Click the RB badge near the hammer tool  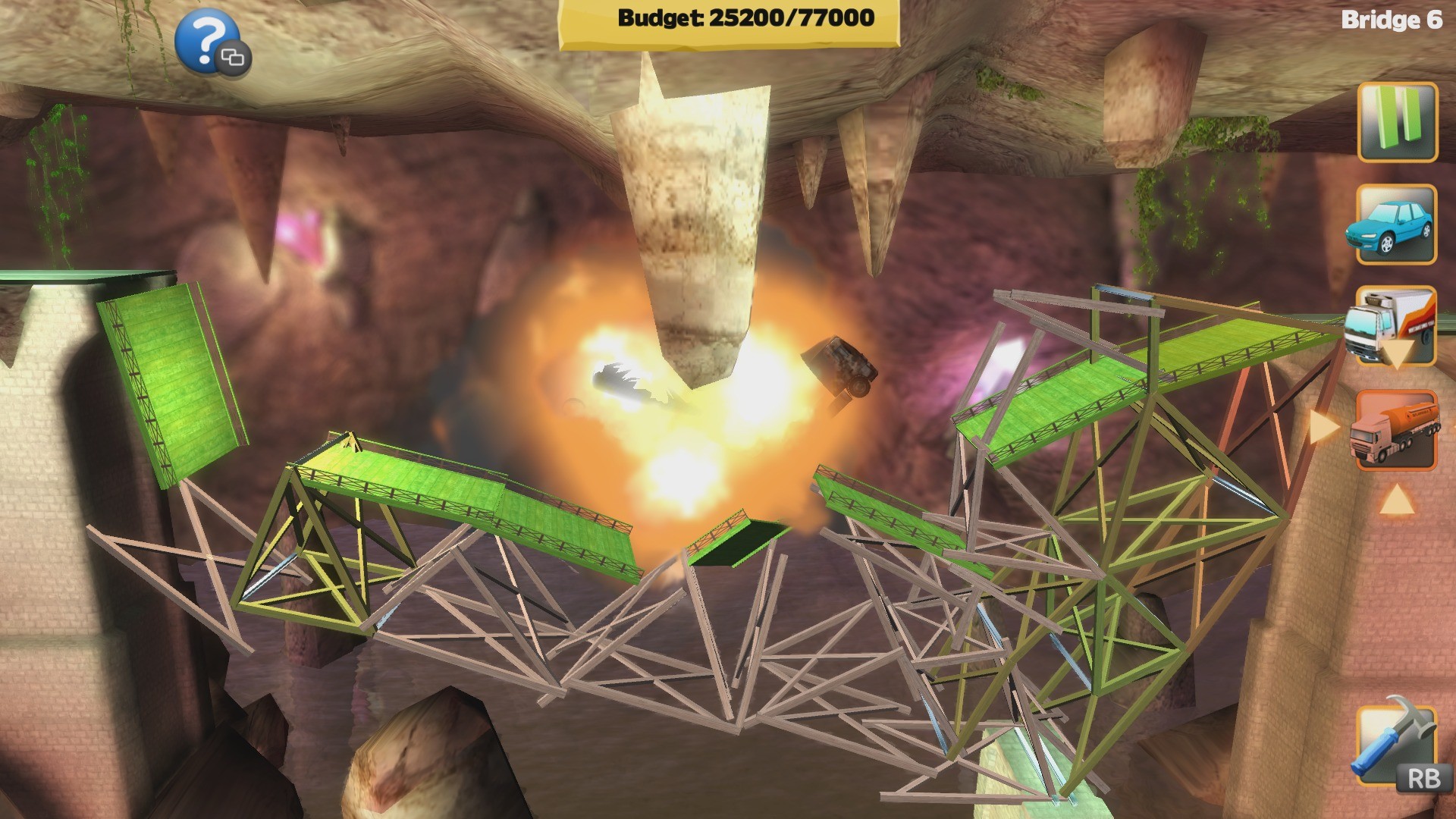[1424, 779]
